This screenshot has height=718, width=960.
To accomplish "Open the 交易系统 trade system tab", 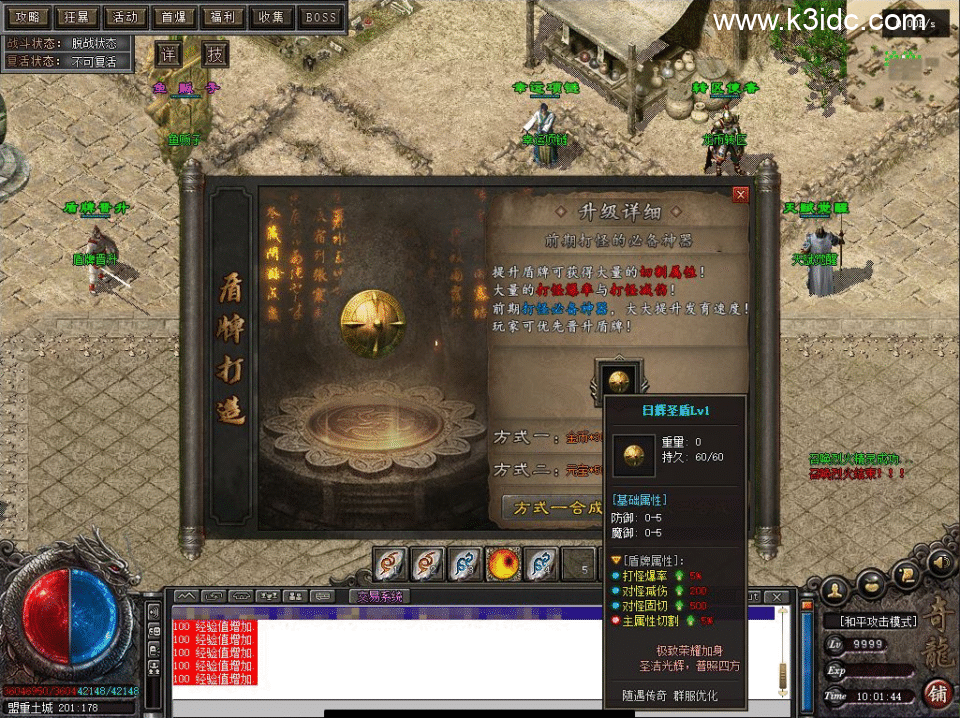I will tap(380, 597).
